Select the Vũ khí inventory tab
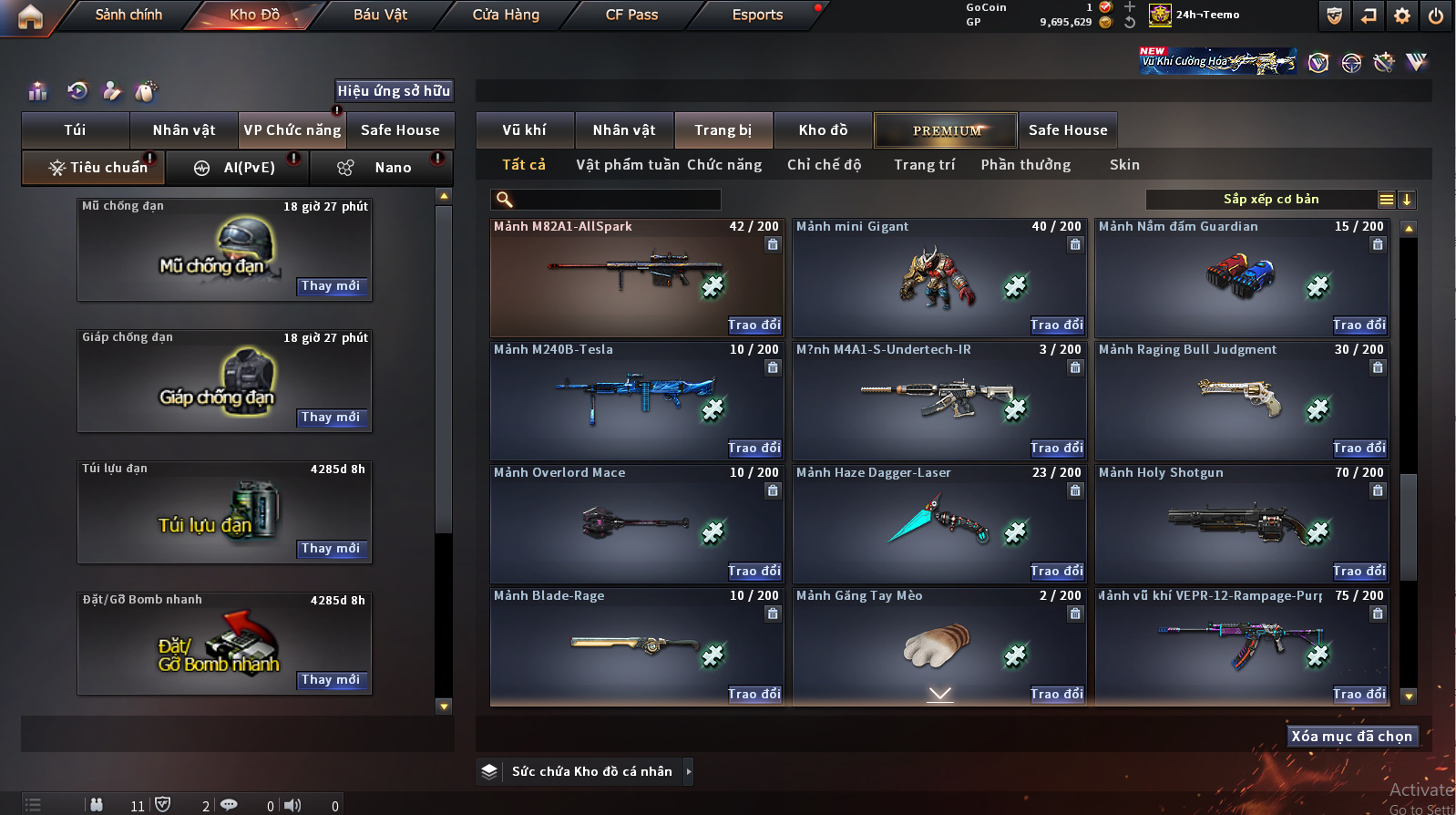The width and height of the screenshot is (1456, 815). [525, 130]
